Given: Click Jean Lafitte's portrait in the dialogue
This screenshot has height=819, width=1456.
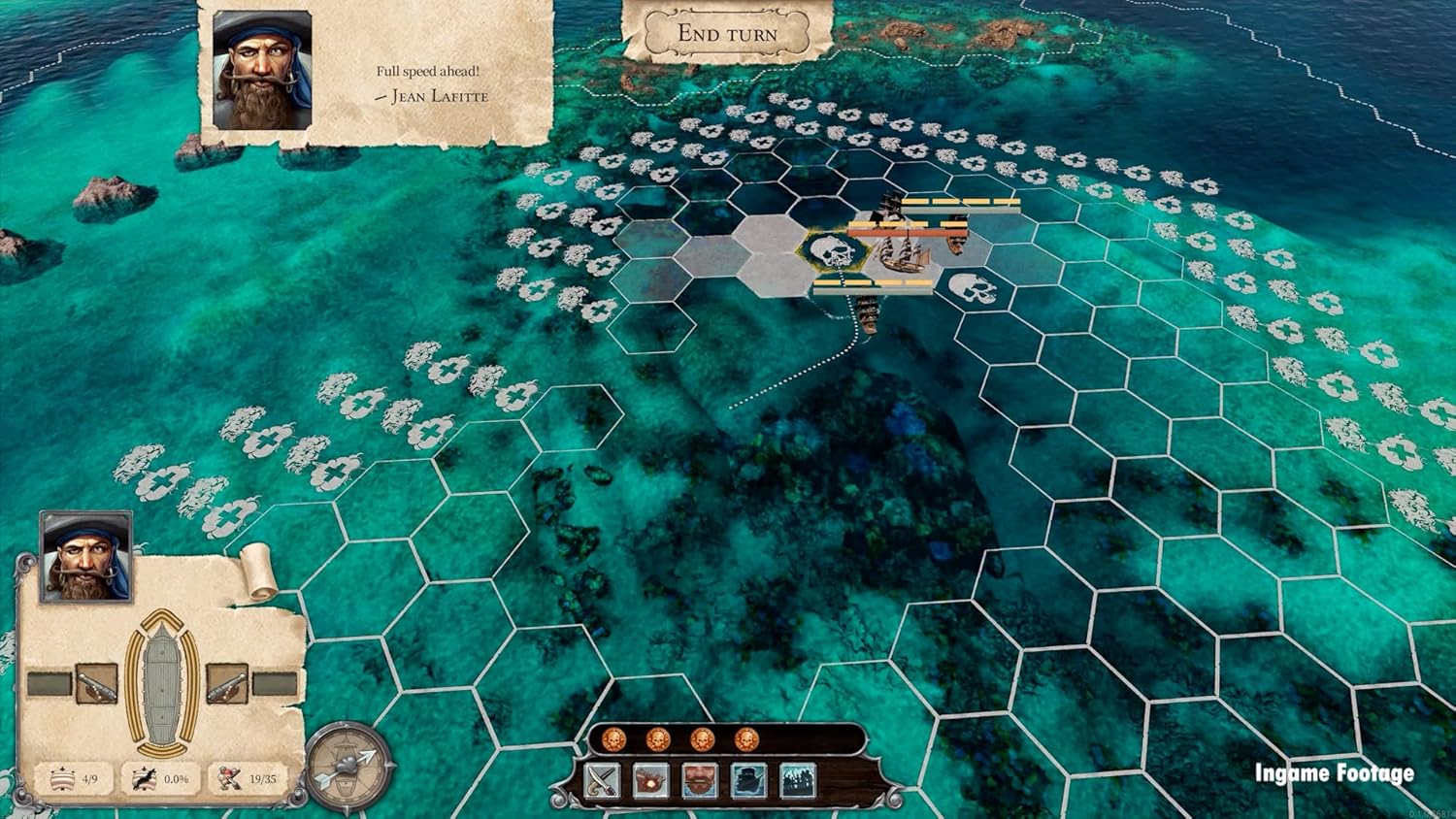Looking at the screenshot, I should coord(262,71).
